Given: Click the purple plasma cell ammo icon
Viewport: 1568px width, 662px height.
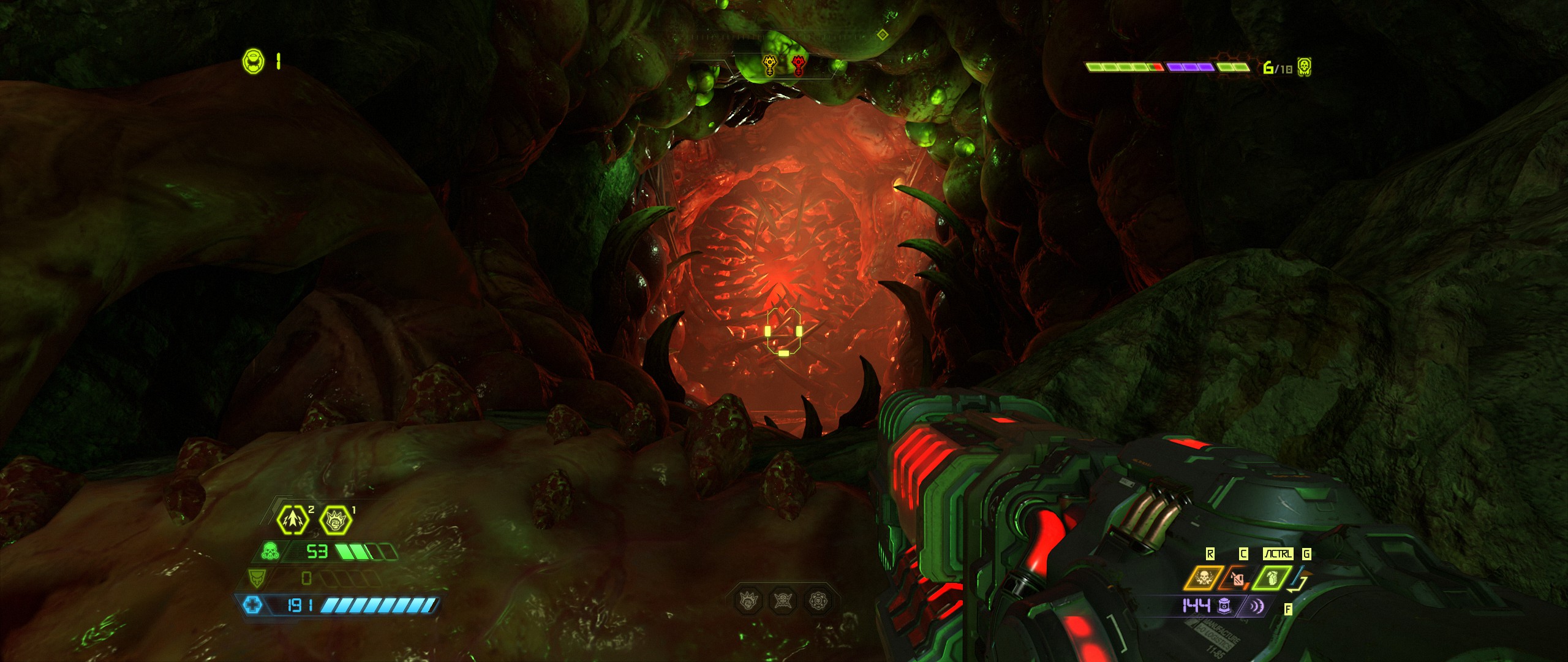Looking at the screenshot, I should 1224,606.
